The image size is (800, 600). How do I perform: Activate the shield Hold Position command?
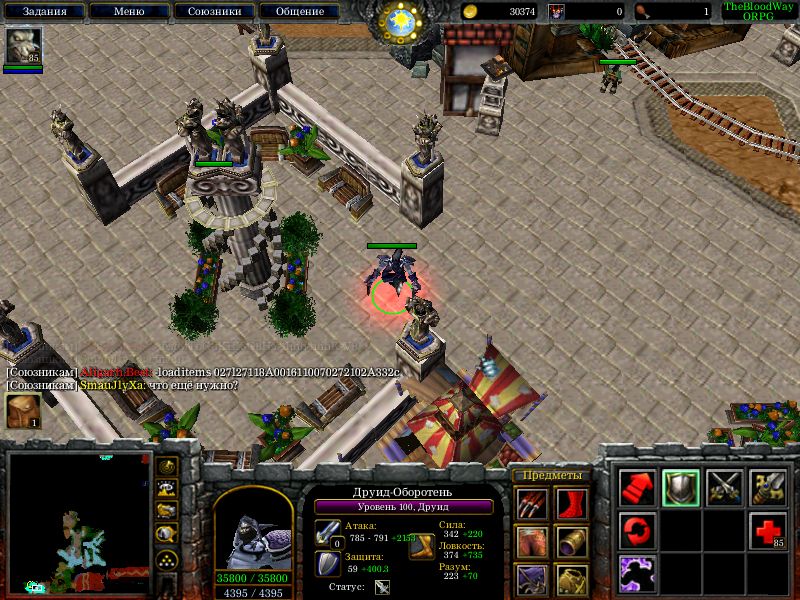tap(681, 487)
